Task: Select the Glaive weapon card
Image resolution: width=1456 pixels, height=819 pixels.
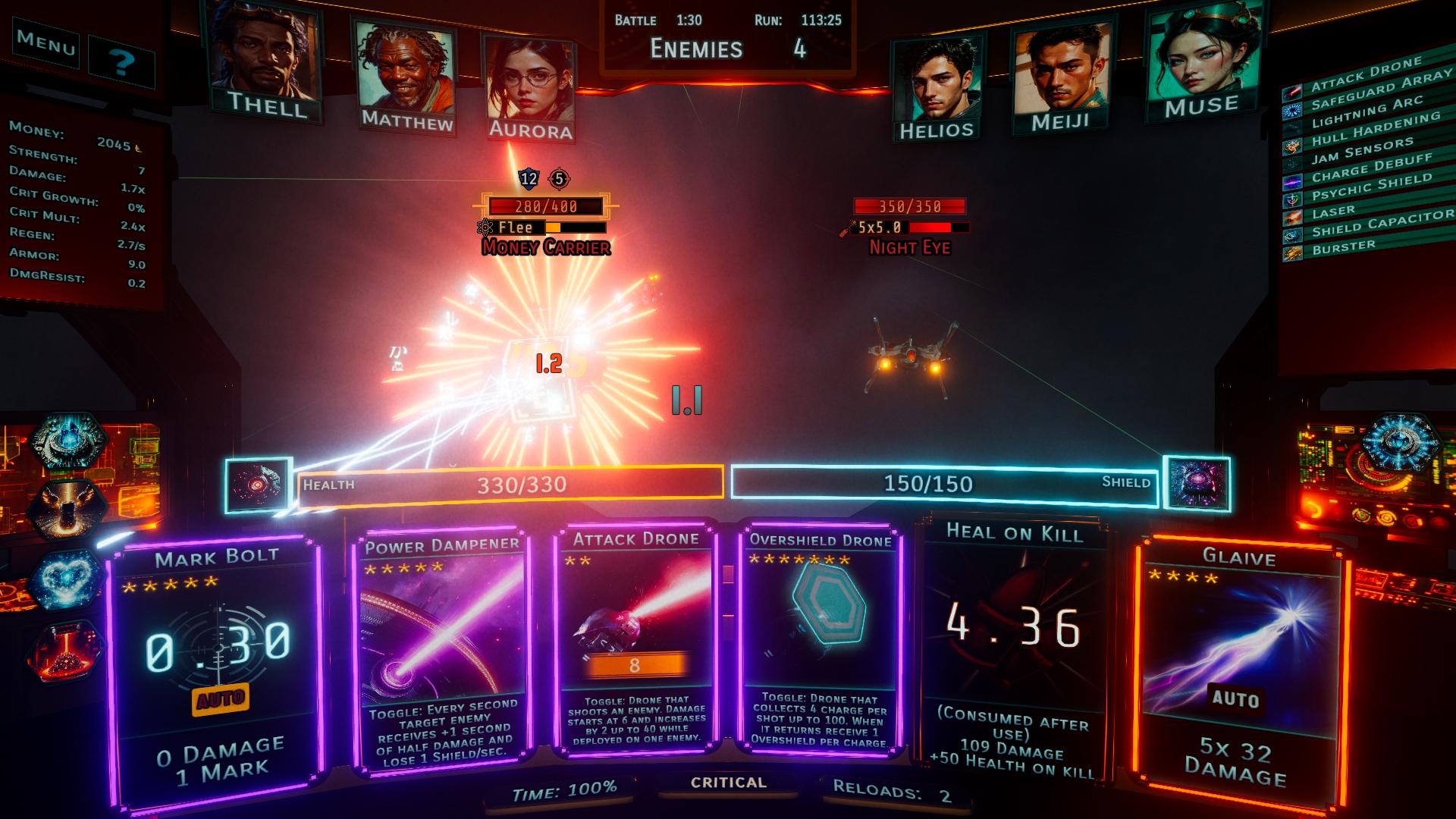Action: click(1238, 667)
